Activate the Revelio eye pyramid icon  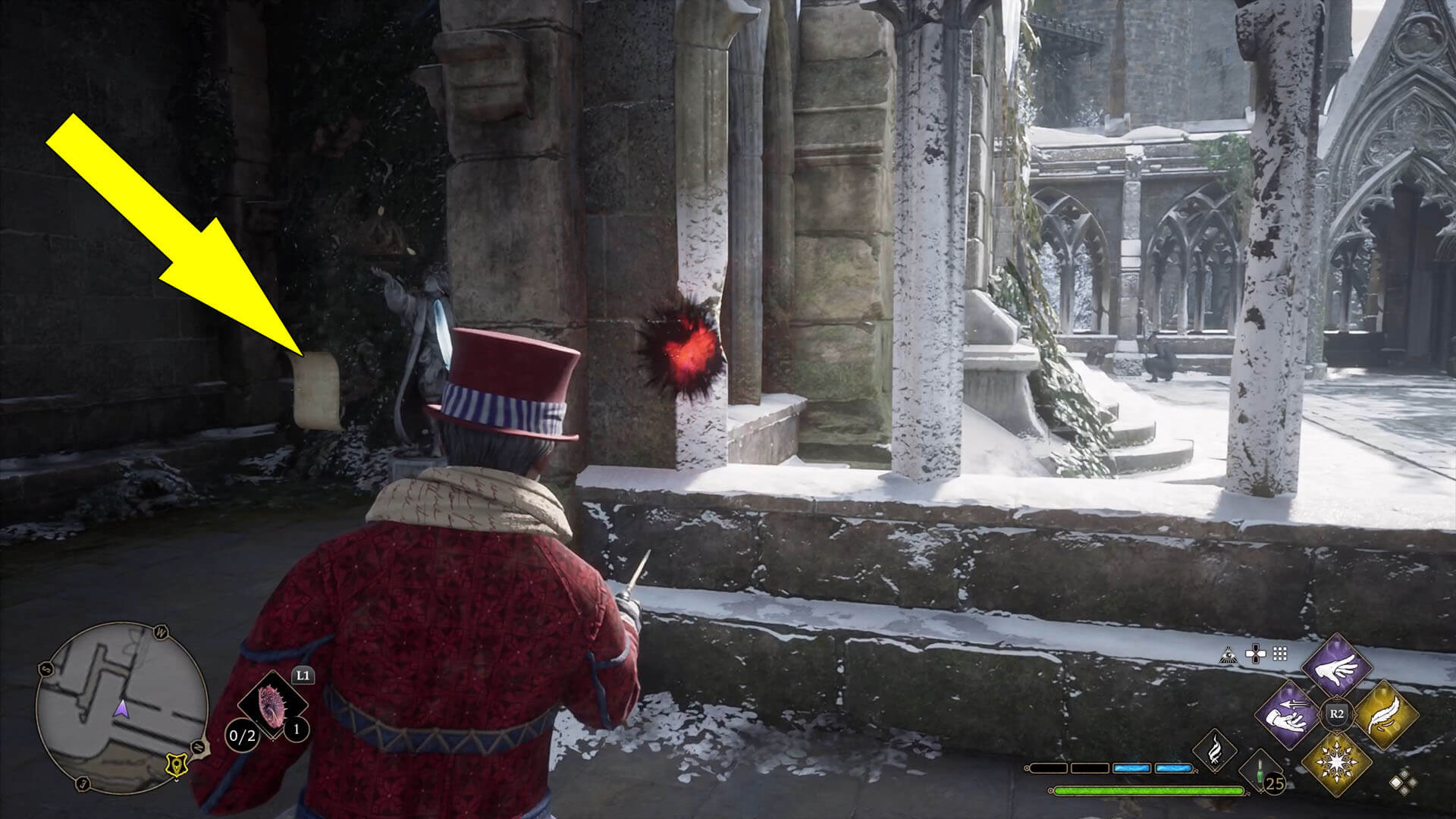click(1229, 653)
